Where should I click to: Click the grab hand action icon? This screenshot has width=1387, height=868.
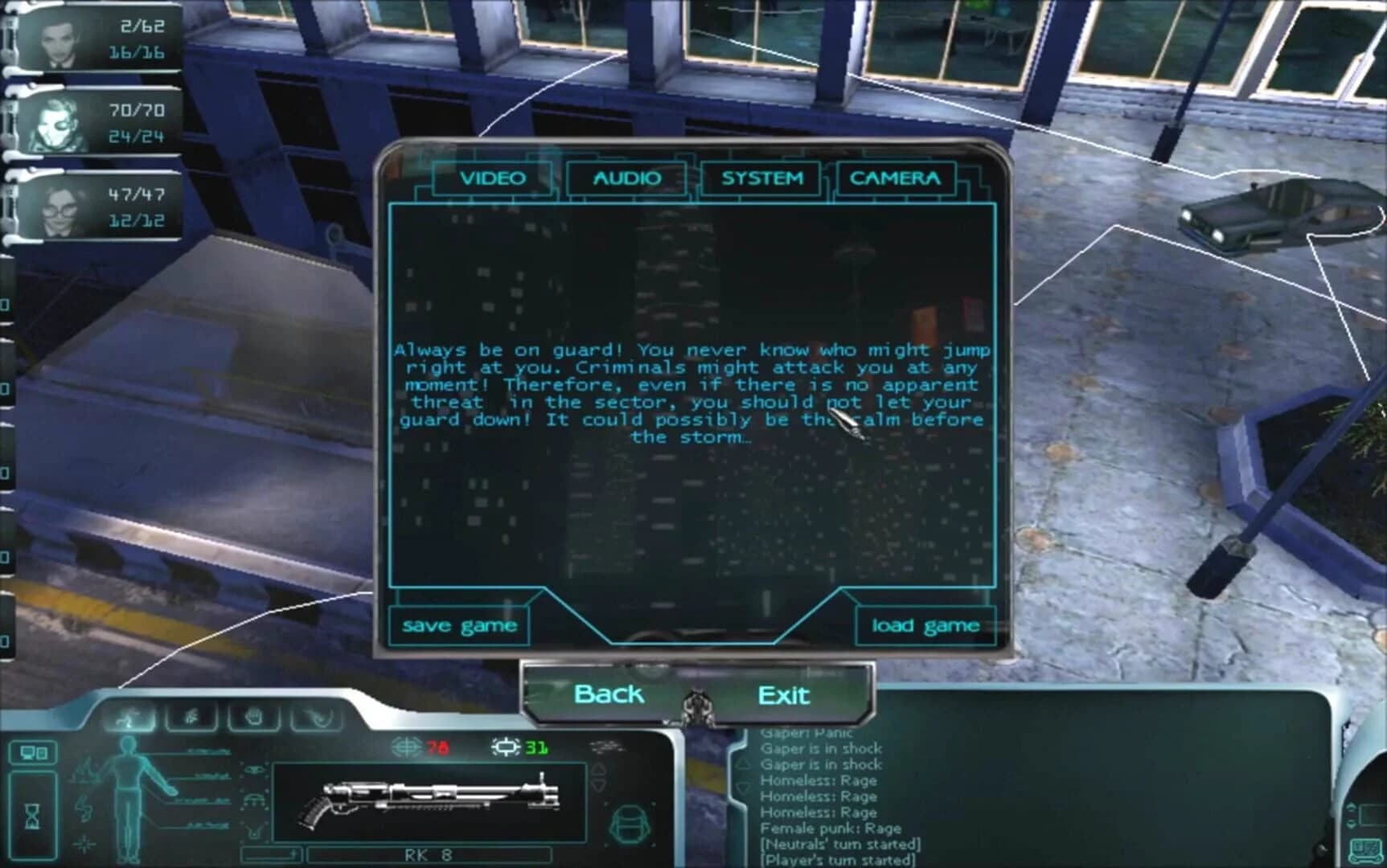(x=254, y=717)
